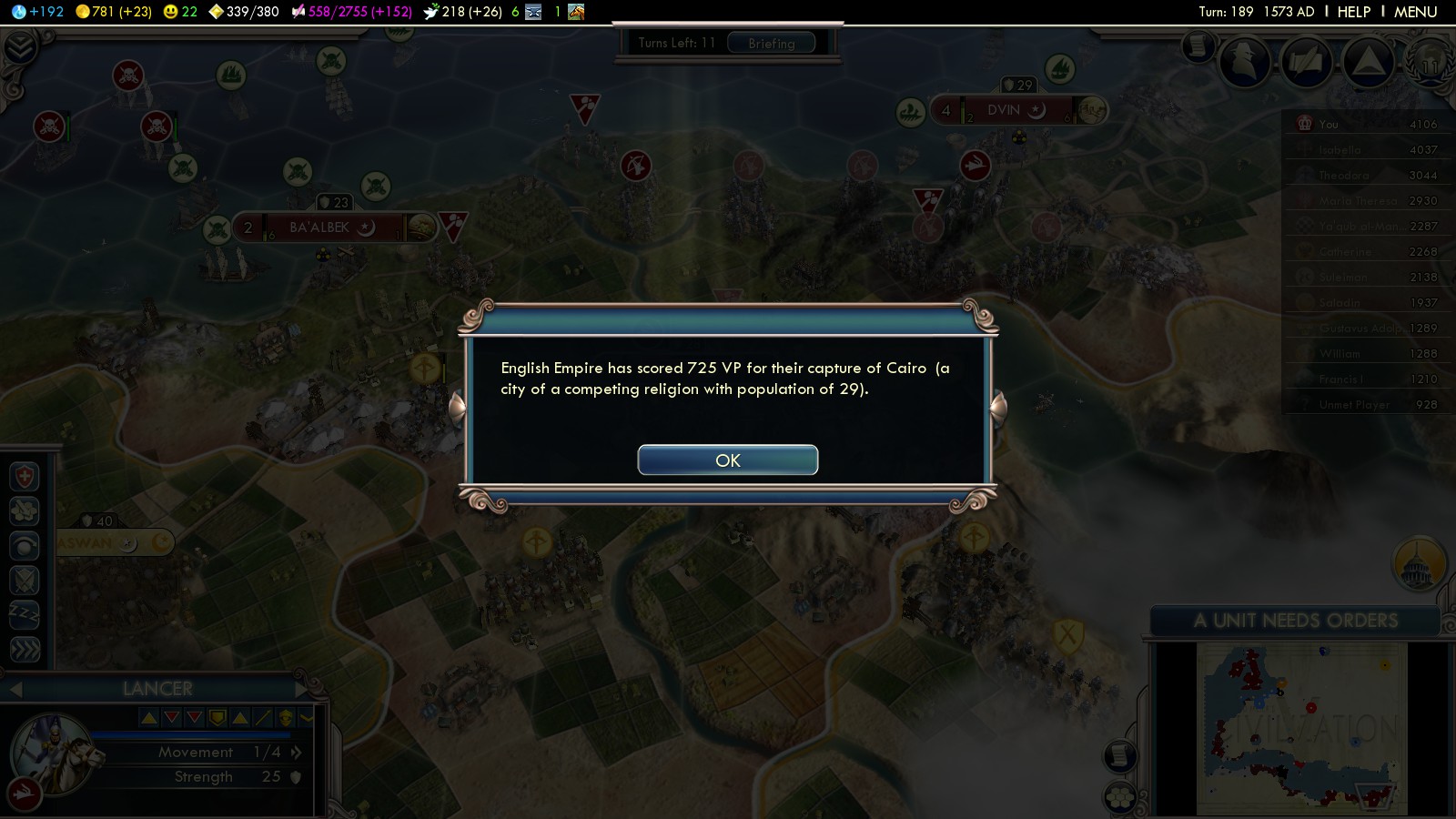Open the MENU in the top bar
This screenshot has height=819, width=1456.
[x=1415, y=12]
